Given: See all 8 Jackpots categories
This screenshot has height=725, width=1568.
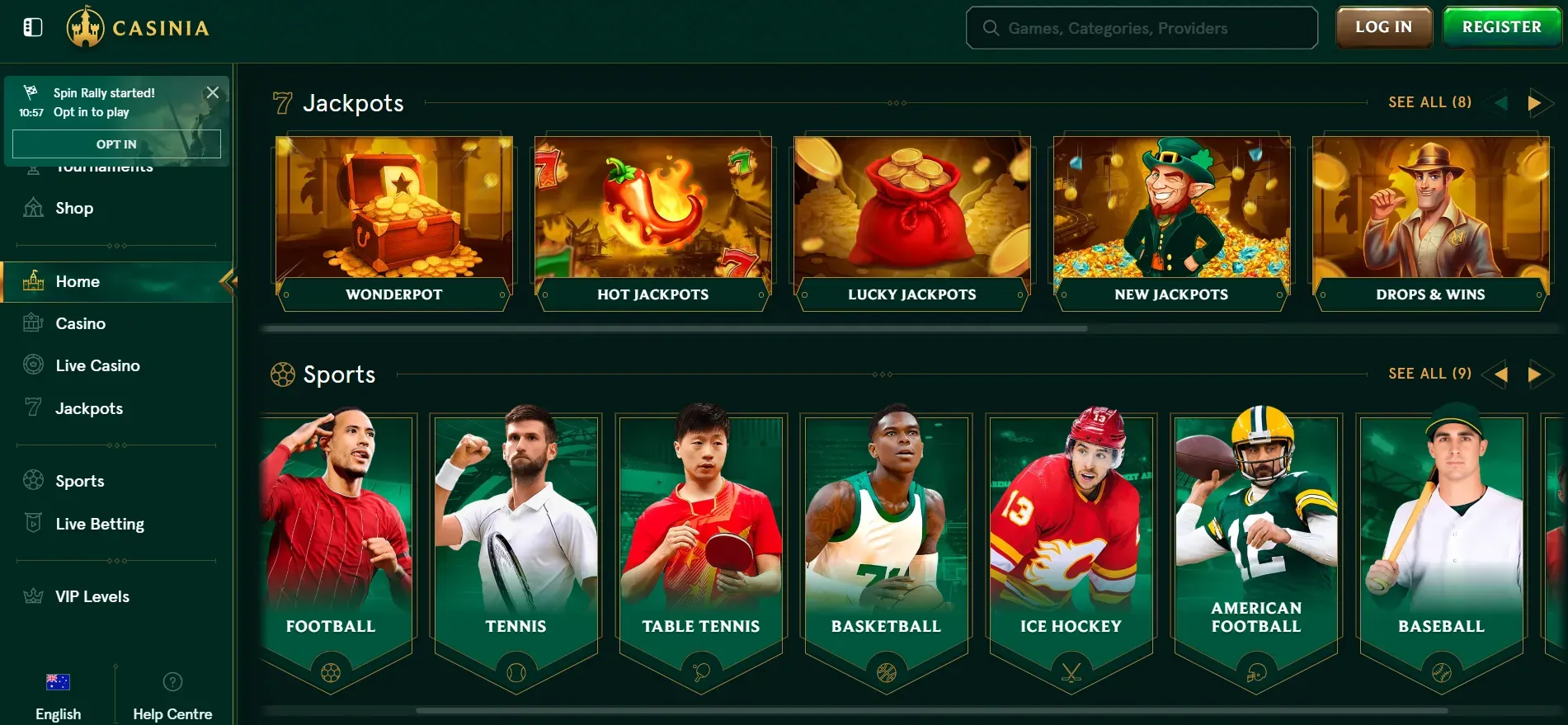Looking at the screenshot, I should pyautogui.click(x=1429, y=102).
